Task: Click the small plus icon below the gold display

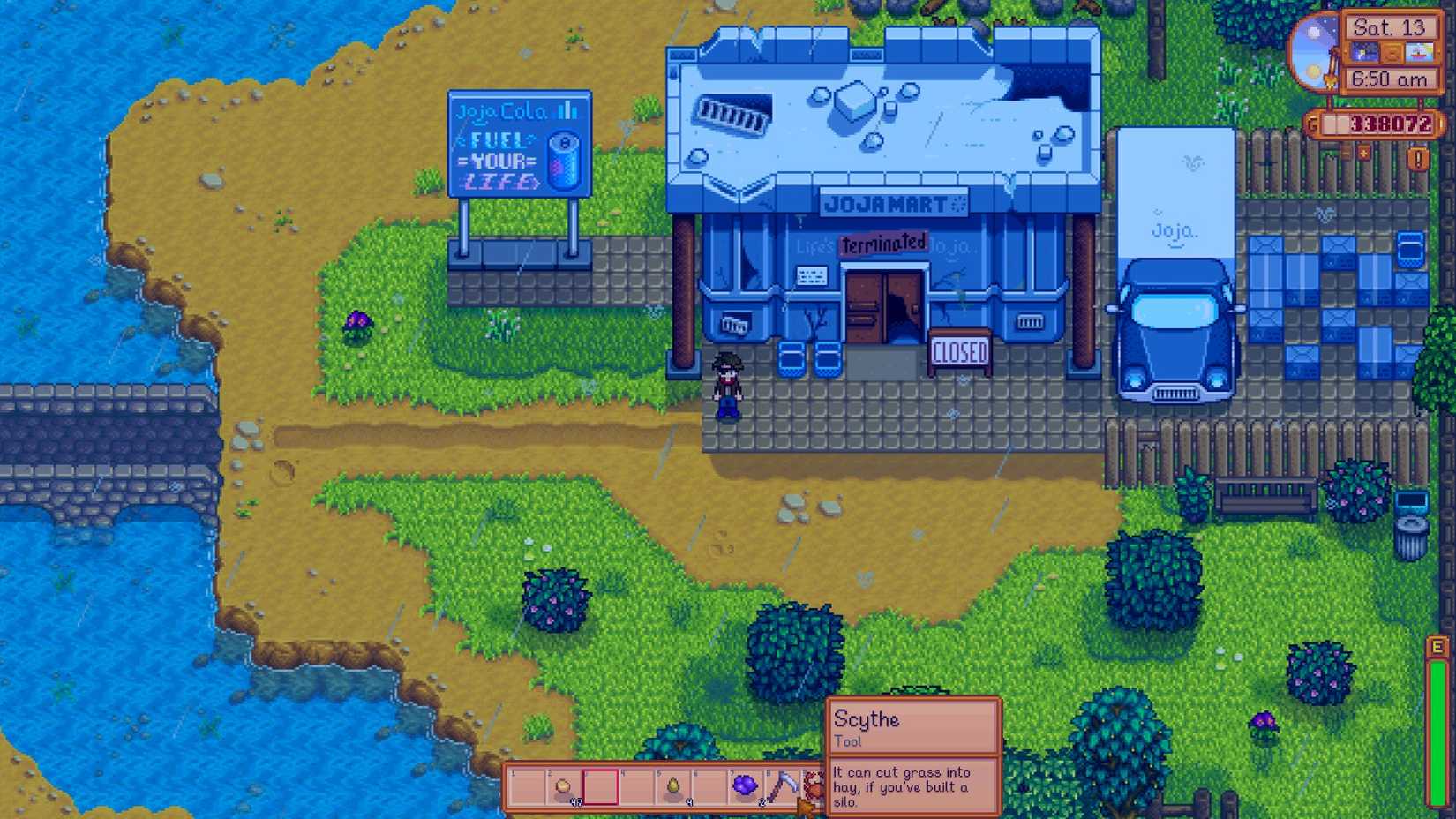Action: [1363, 154]
